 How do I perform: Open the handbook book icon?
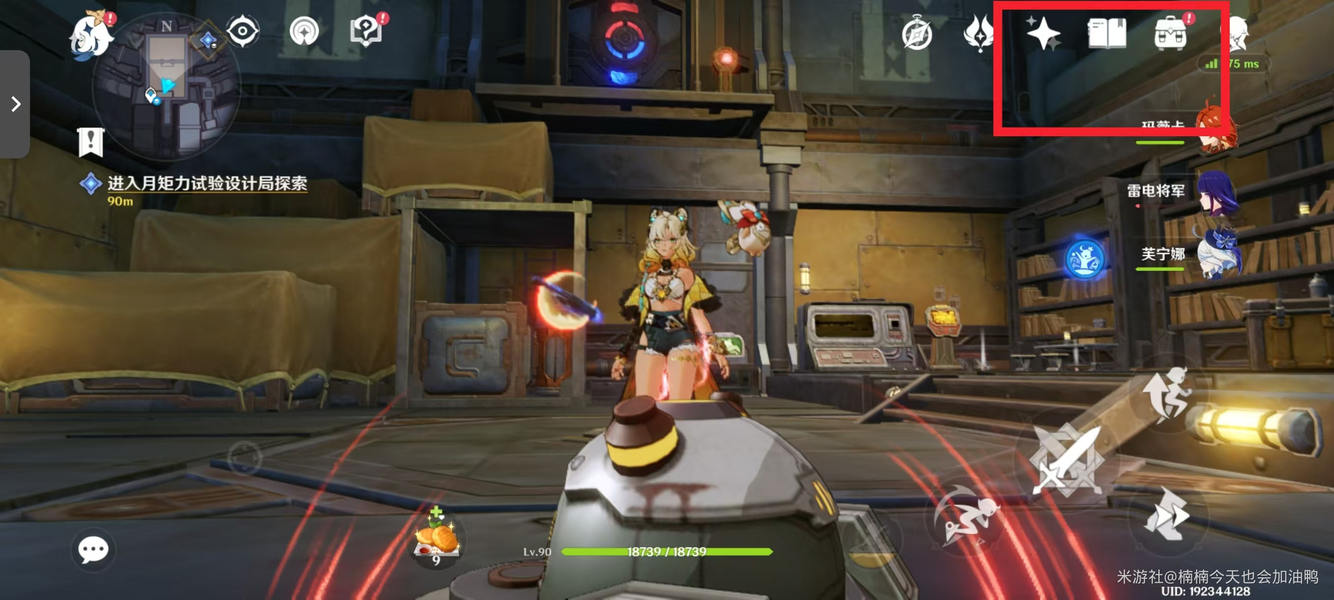[1107, 34]
